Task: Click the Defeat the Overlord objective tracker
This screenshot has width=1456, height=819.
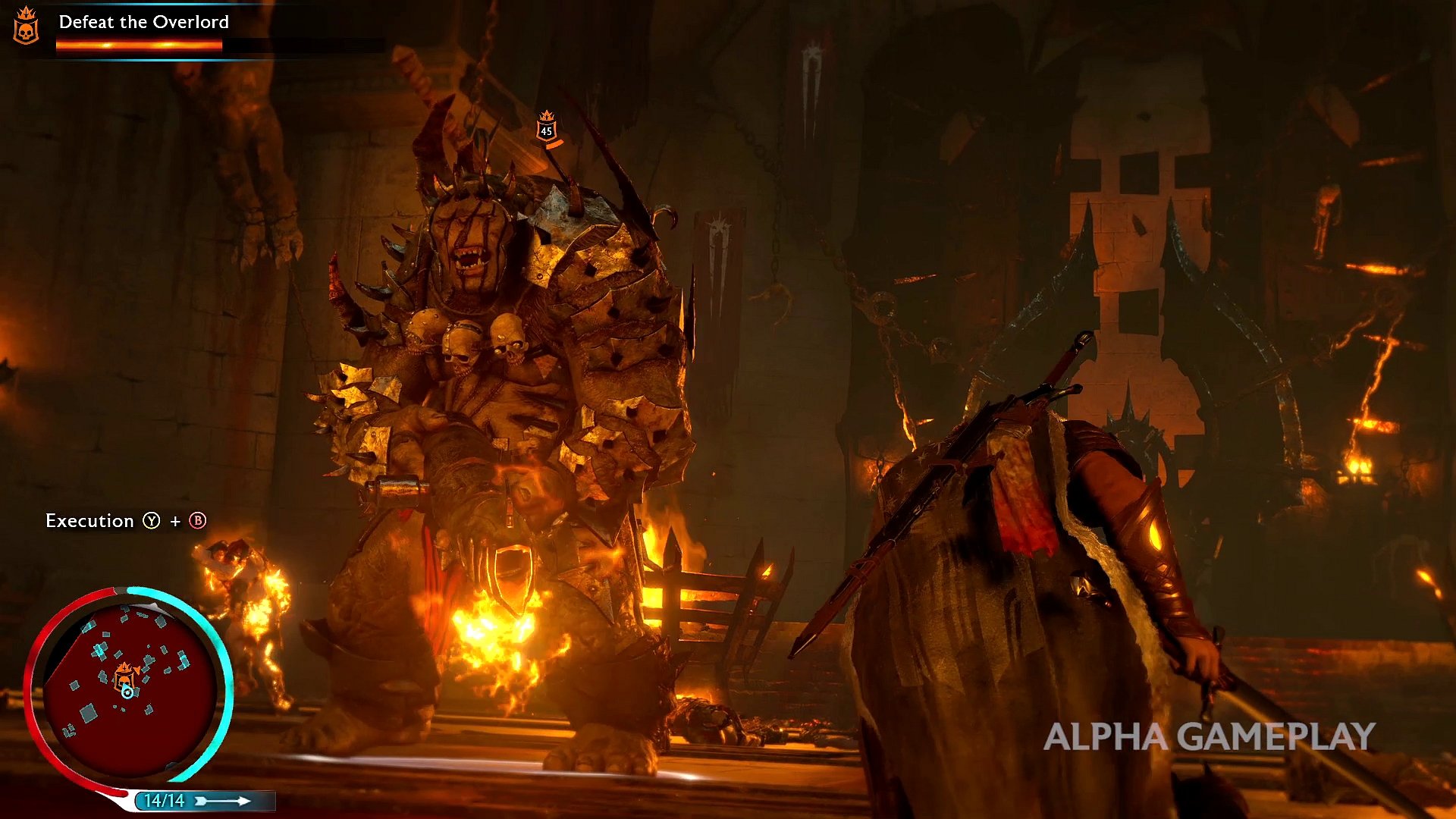Action: pos(143,23)
